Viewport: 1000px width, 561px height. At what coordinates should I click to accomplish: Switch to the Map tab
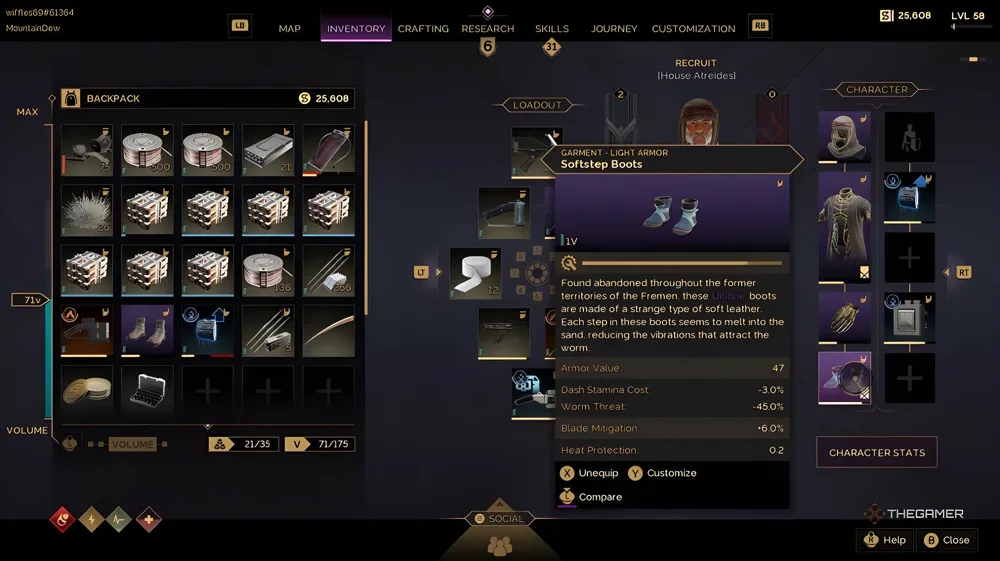(x=289, y=29)
